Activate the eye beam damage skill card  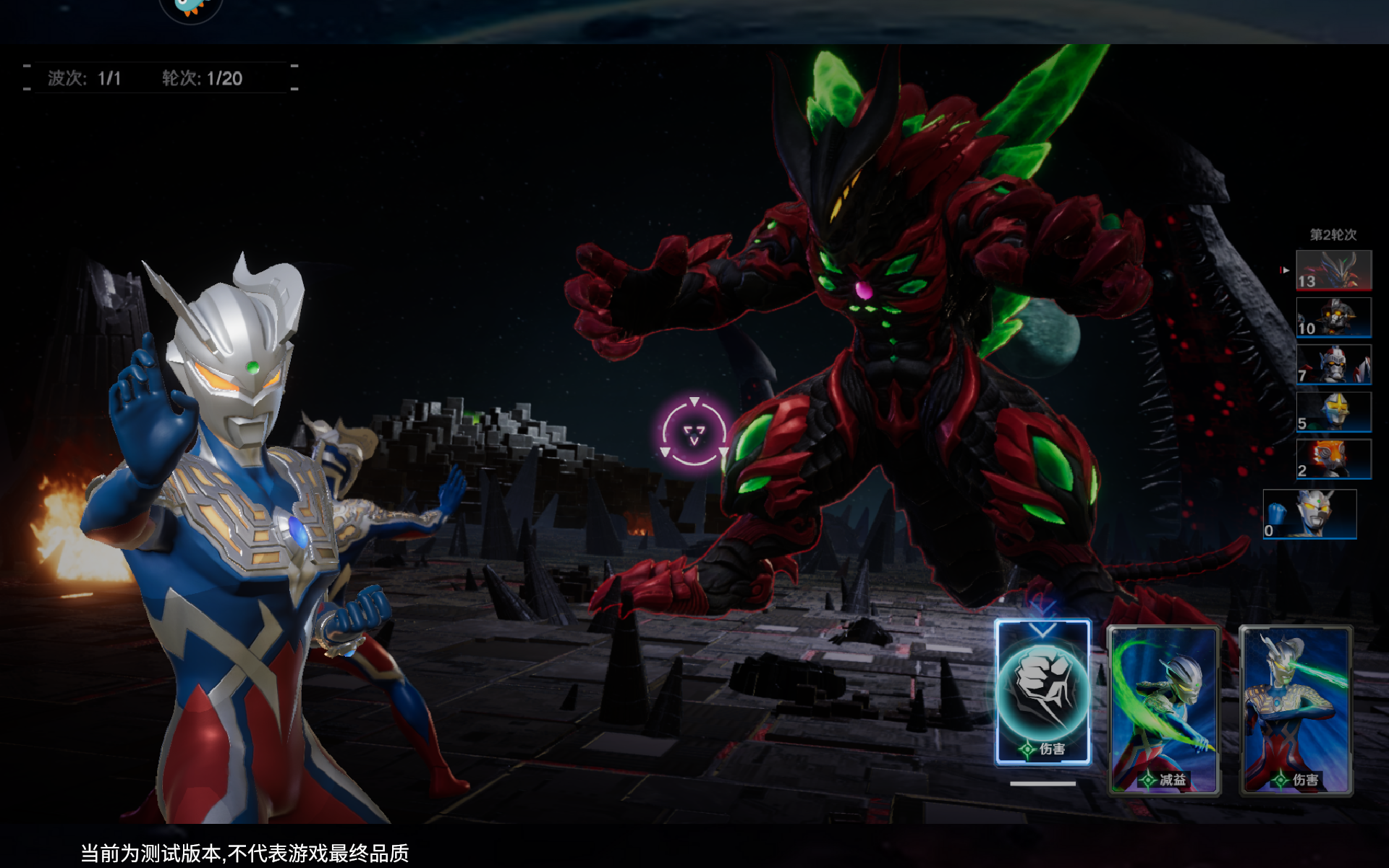[x=1296, y=710]
